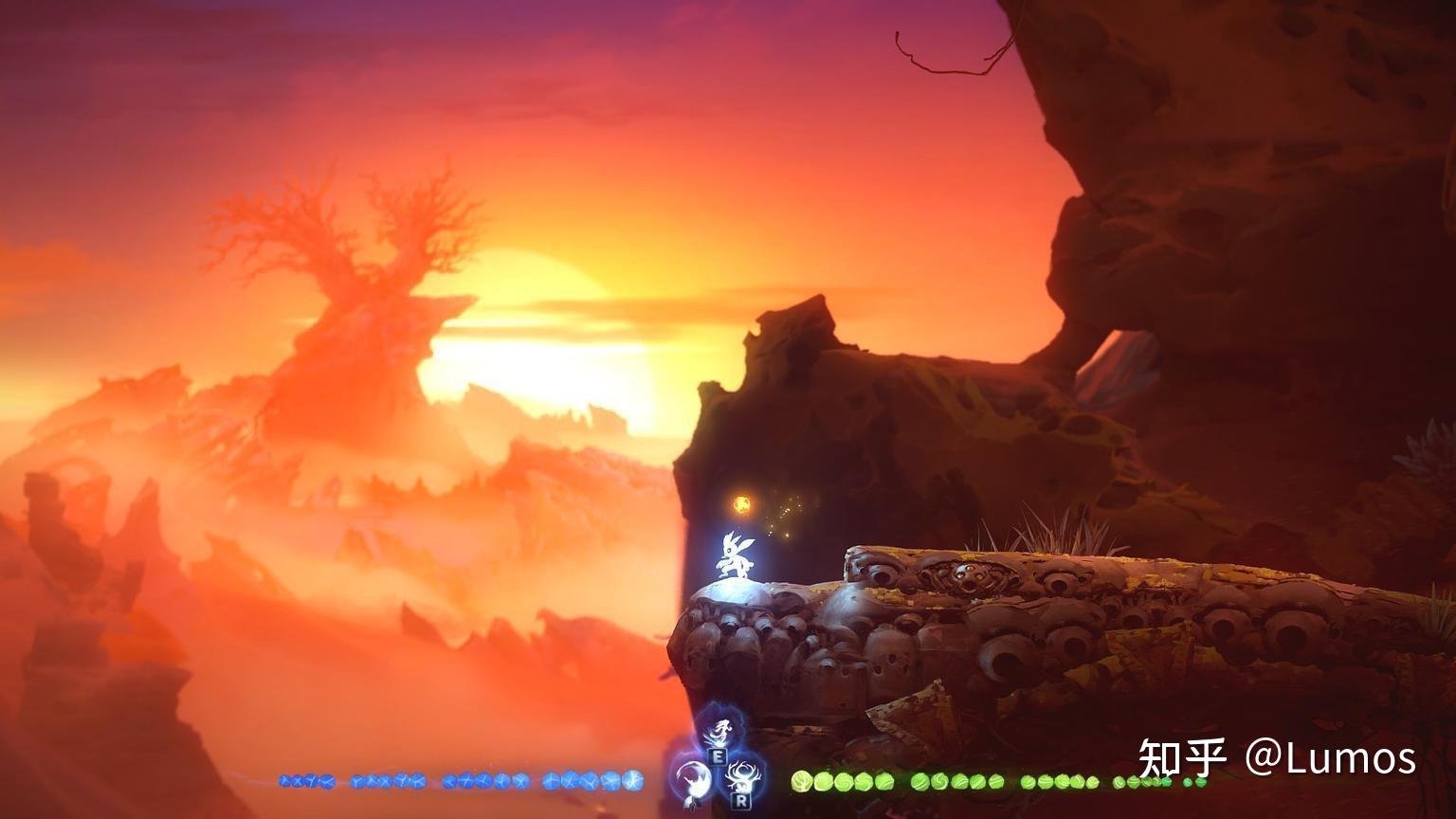Select the sword slash ability icon
Image resolution: width=1456 pixels, height=819 pixels.
coord(693,779)
